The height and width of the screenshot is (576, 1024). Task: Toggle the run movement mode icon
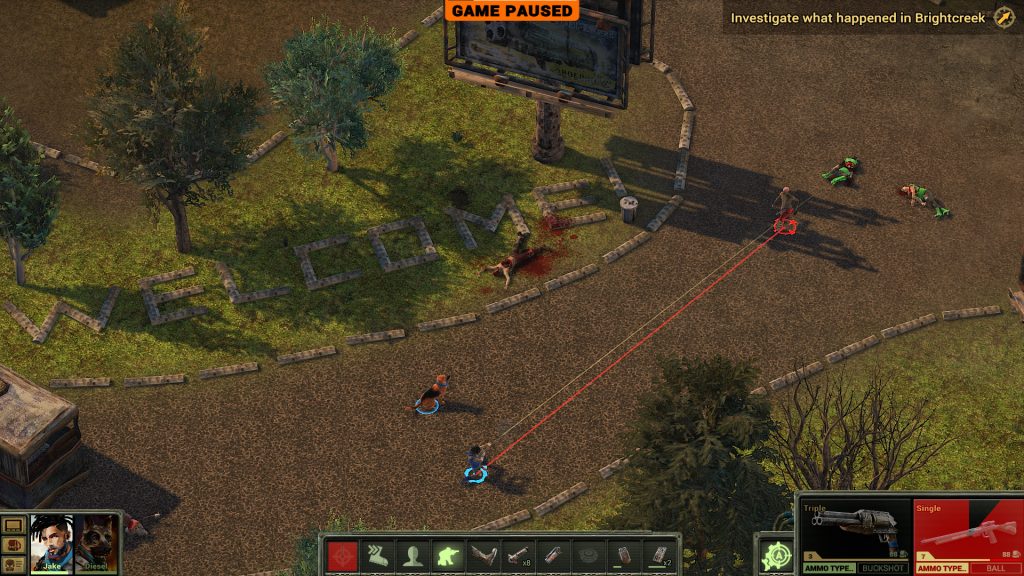click(x=377, y=555)
